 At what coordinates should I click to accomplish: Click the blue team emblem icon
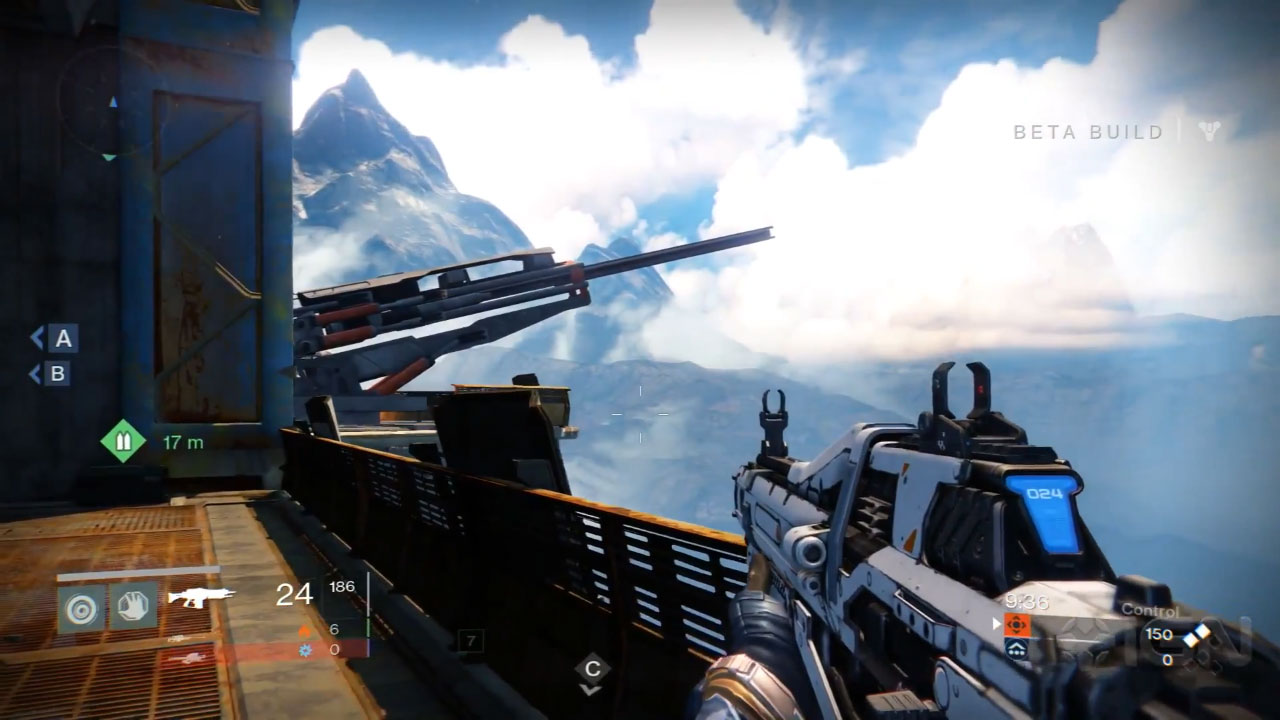click(1015, 648)
